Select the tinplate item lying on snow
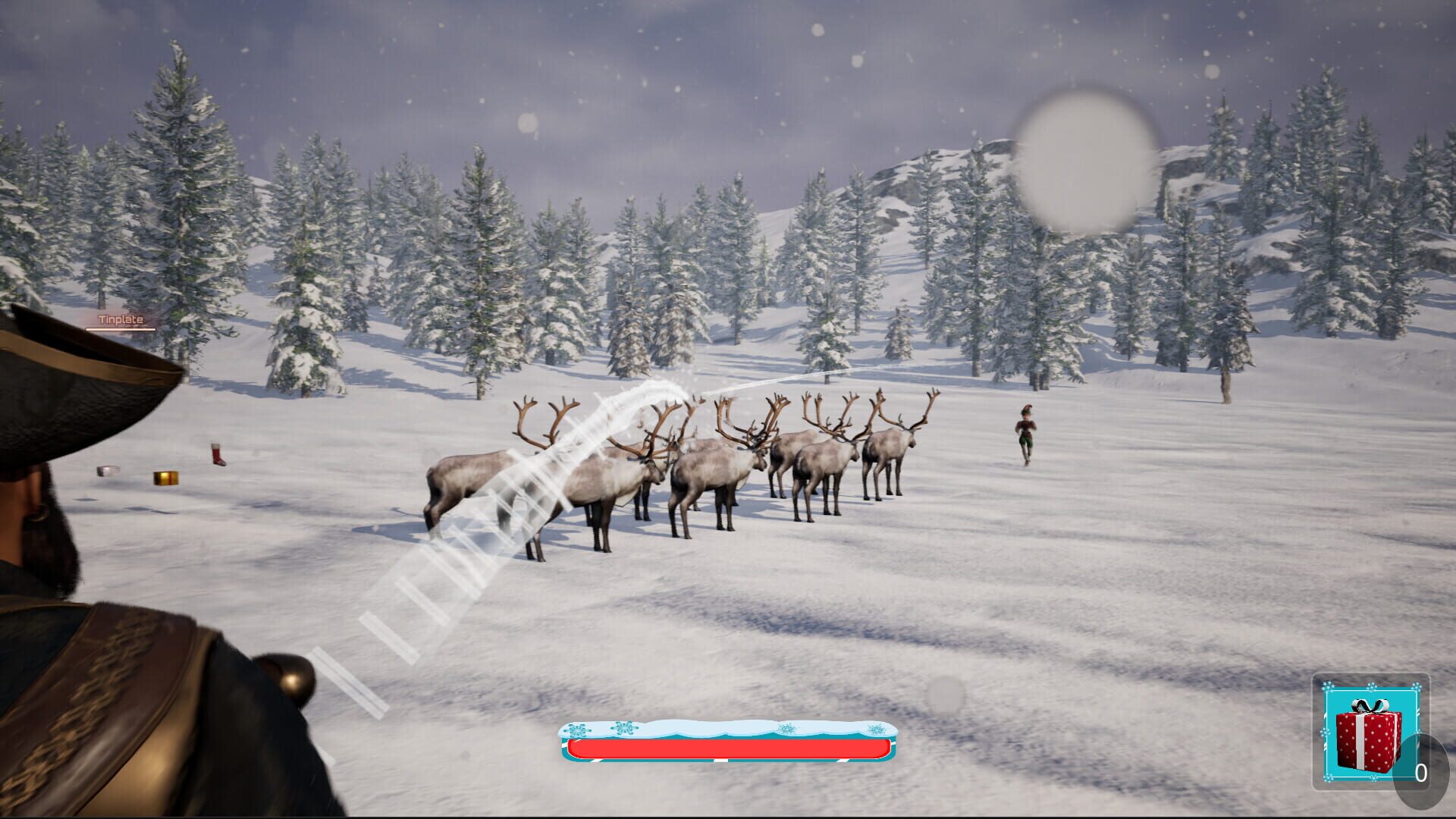This screenshot has width=1456, height=819. coord(107,471)
